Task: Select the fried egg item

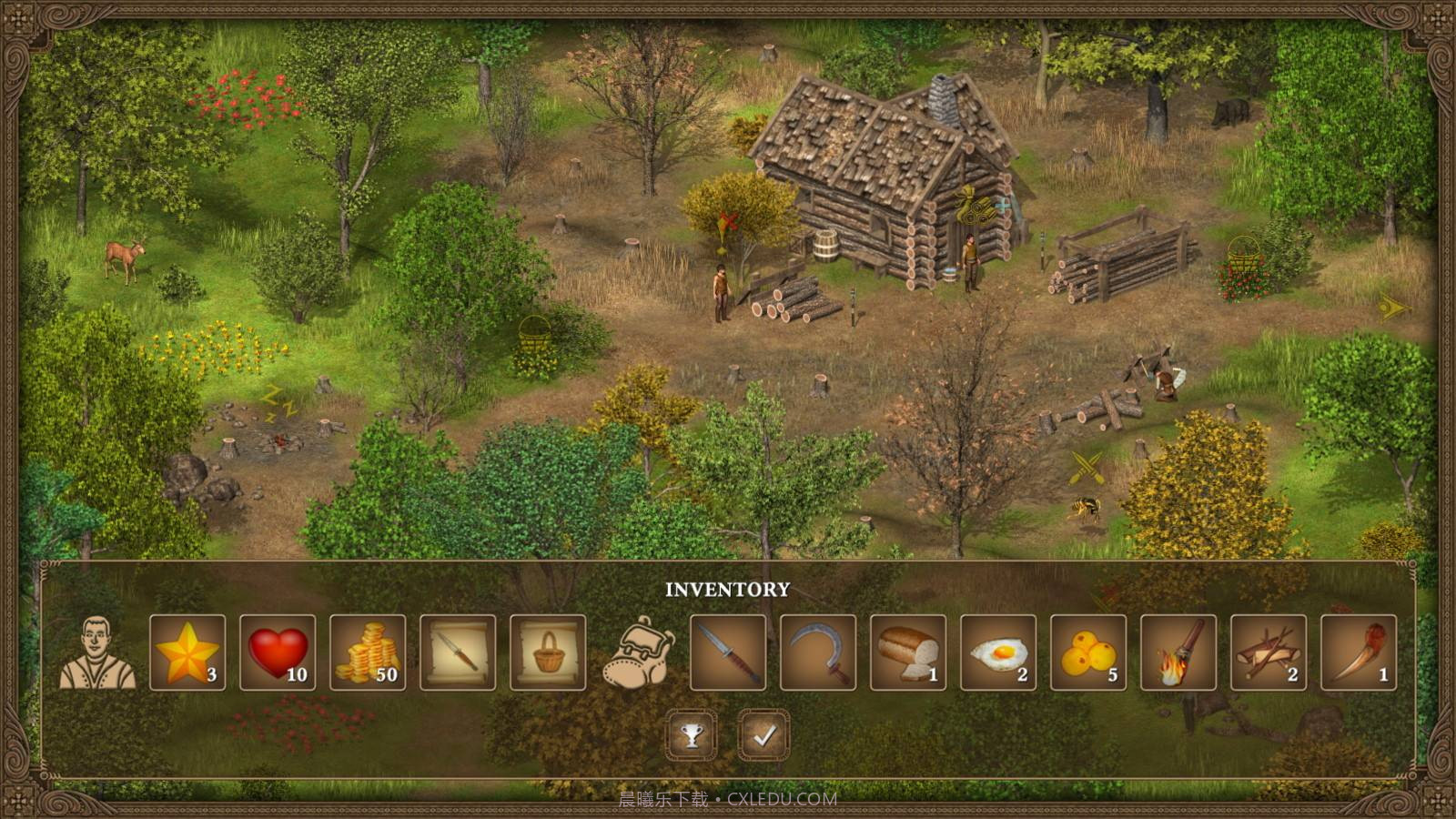Action: click(x=998, y=652)
